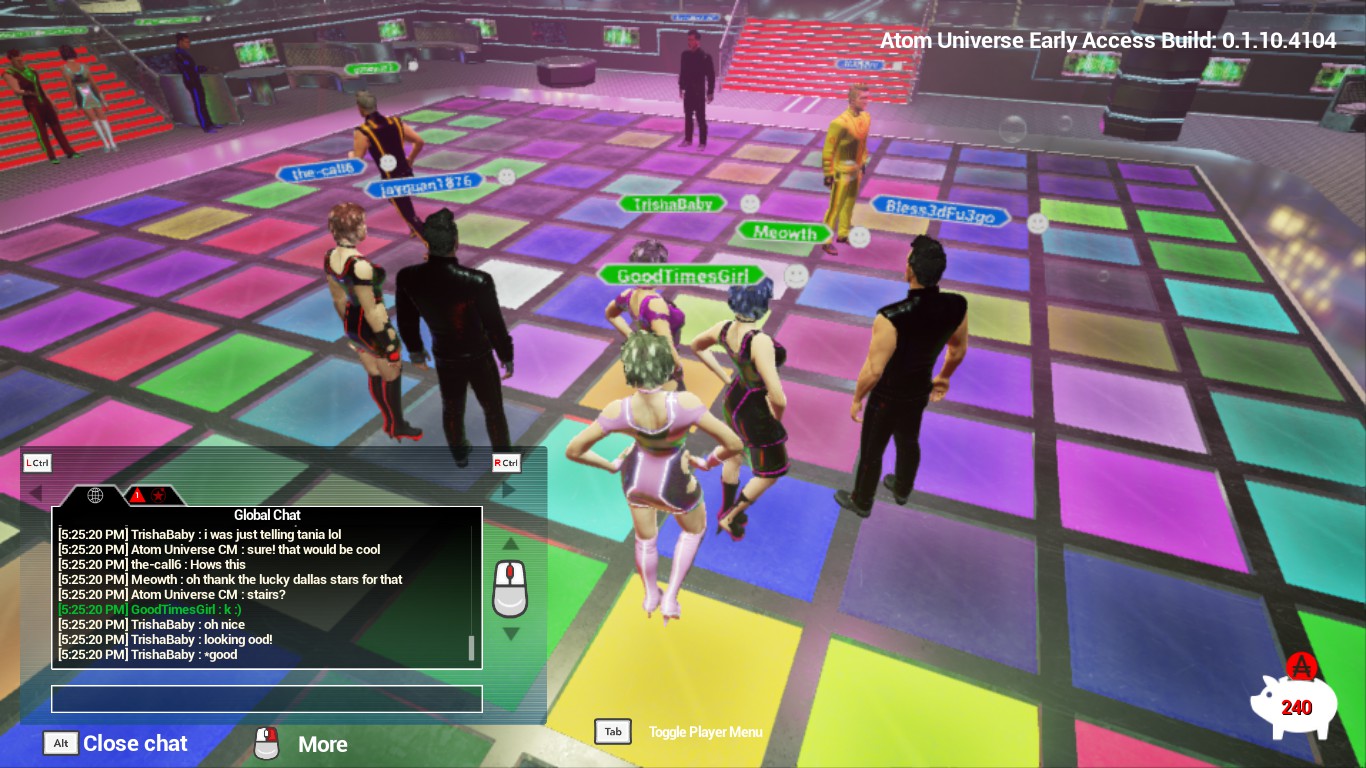The image size is (1366, 768).
Task: Go to the previous chat tab with the left arrow
Action: pos(35,492)
